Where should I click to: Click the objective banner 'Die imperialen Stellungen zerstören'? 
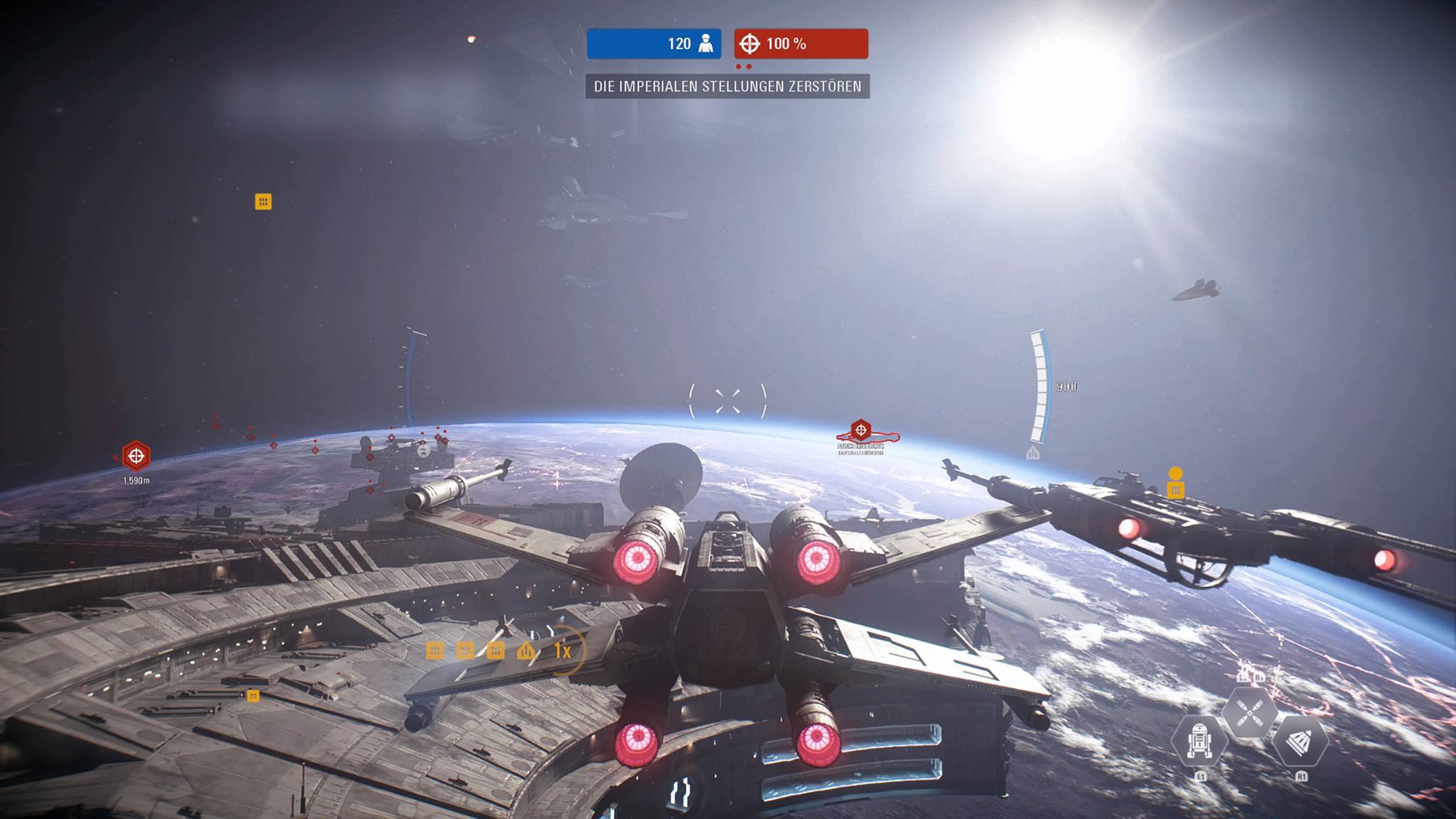(727, 87)
